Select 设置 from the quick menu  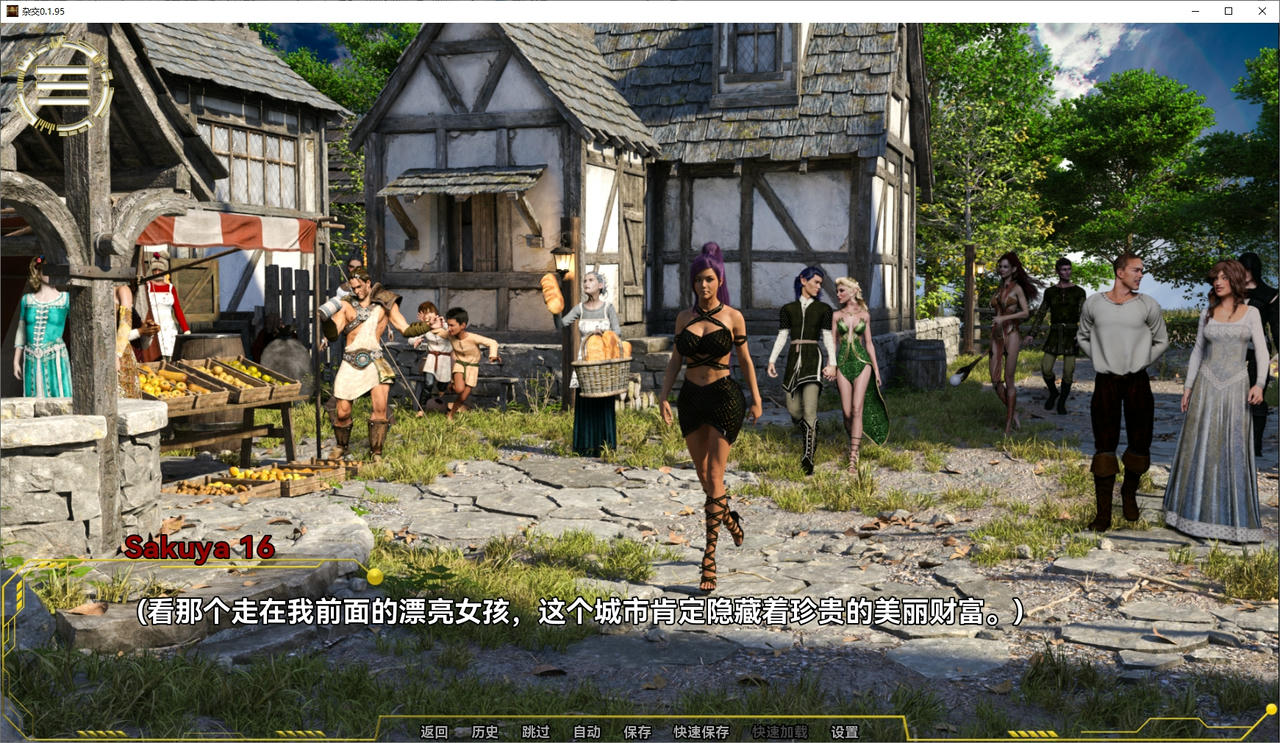[x=845, y=731]
